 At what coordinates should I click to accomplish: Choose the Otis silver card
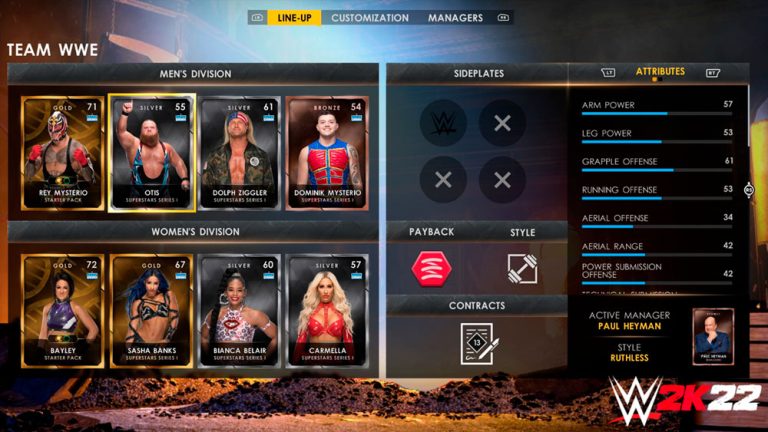click(151, 153)
